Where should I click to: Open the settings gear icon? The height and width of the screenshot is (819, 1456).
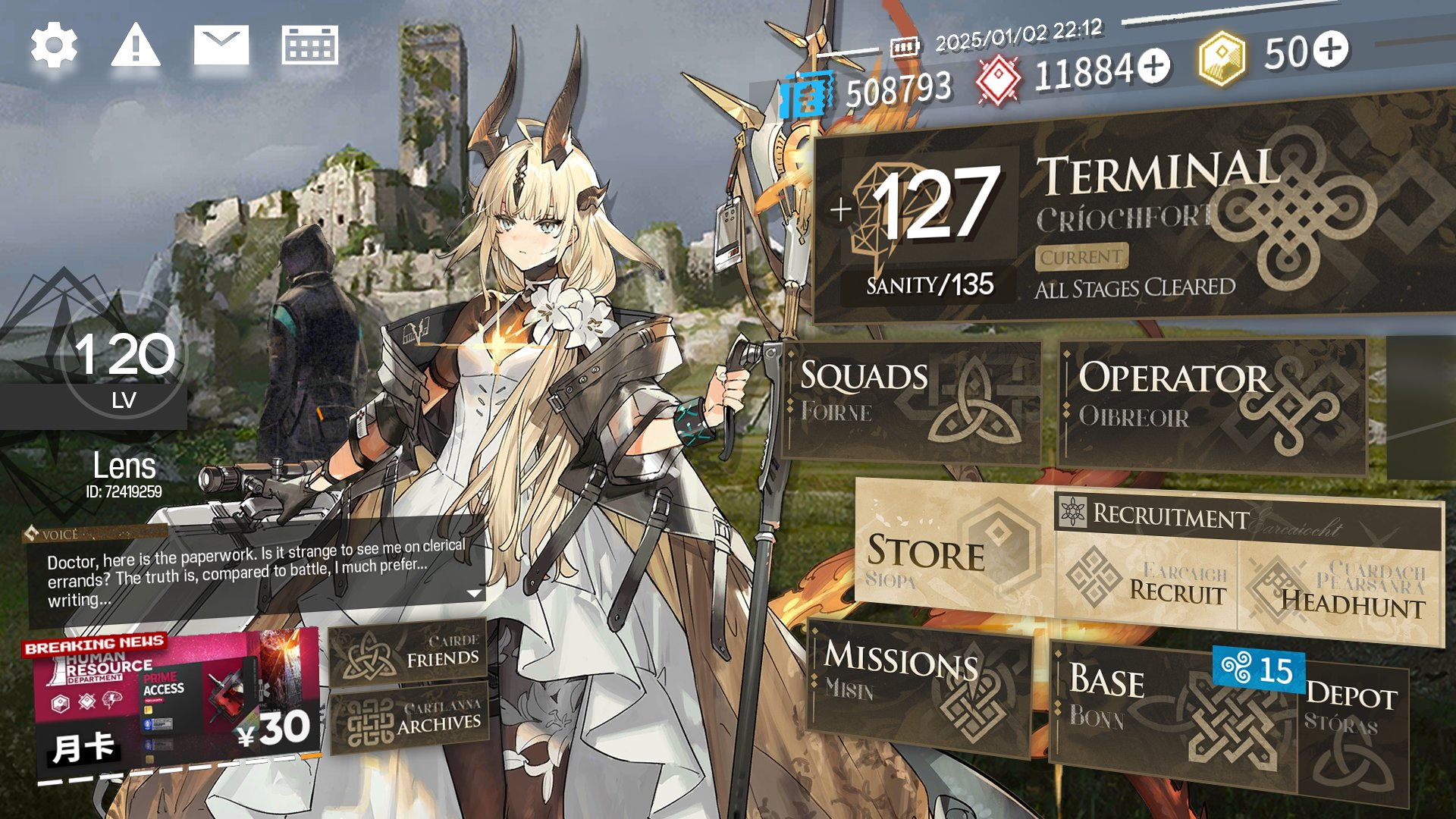click(x=54, y=46)
